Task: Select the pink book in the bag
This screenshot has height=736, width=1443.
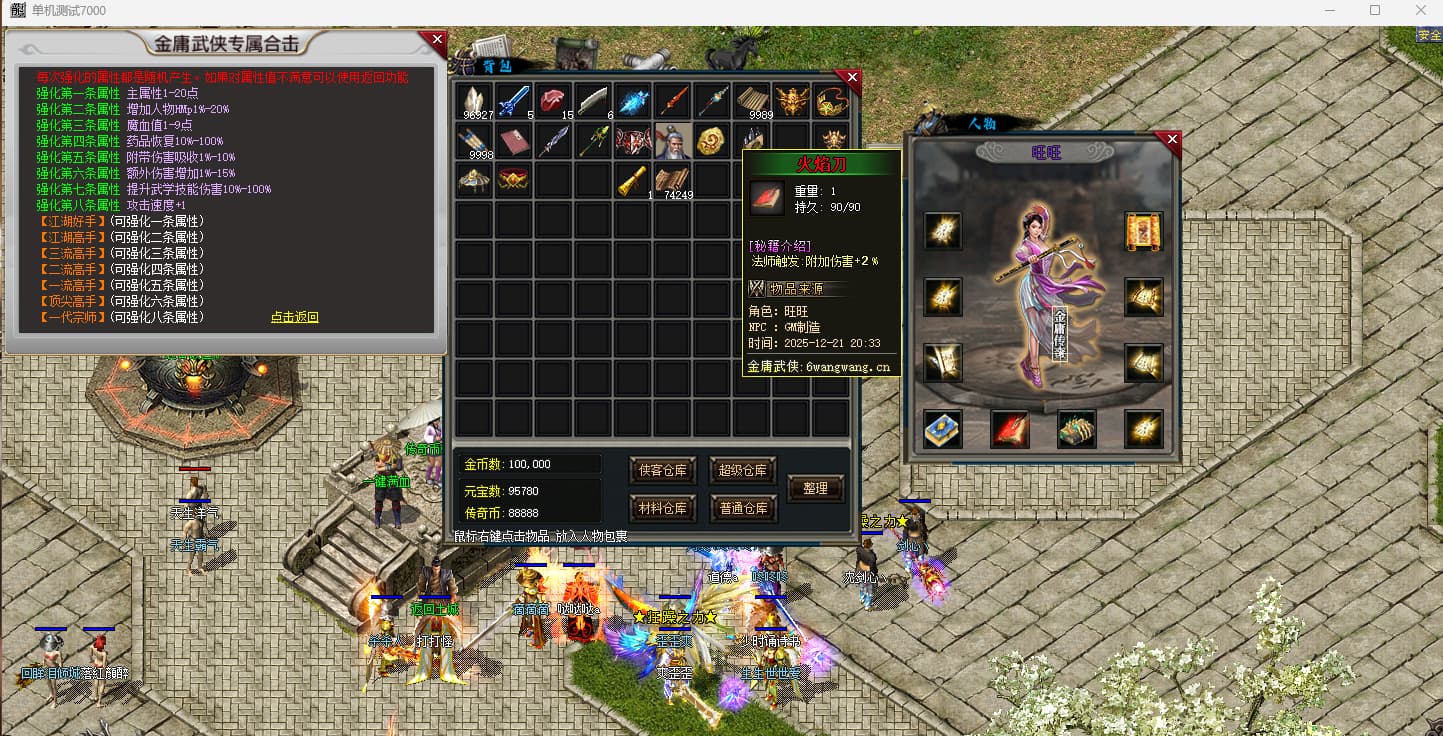Action: tap(514, 141)
